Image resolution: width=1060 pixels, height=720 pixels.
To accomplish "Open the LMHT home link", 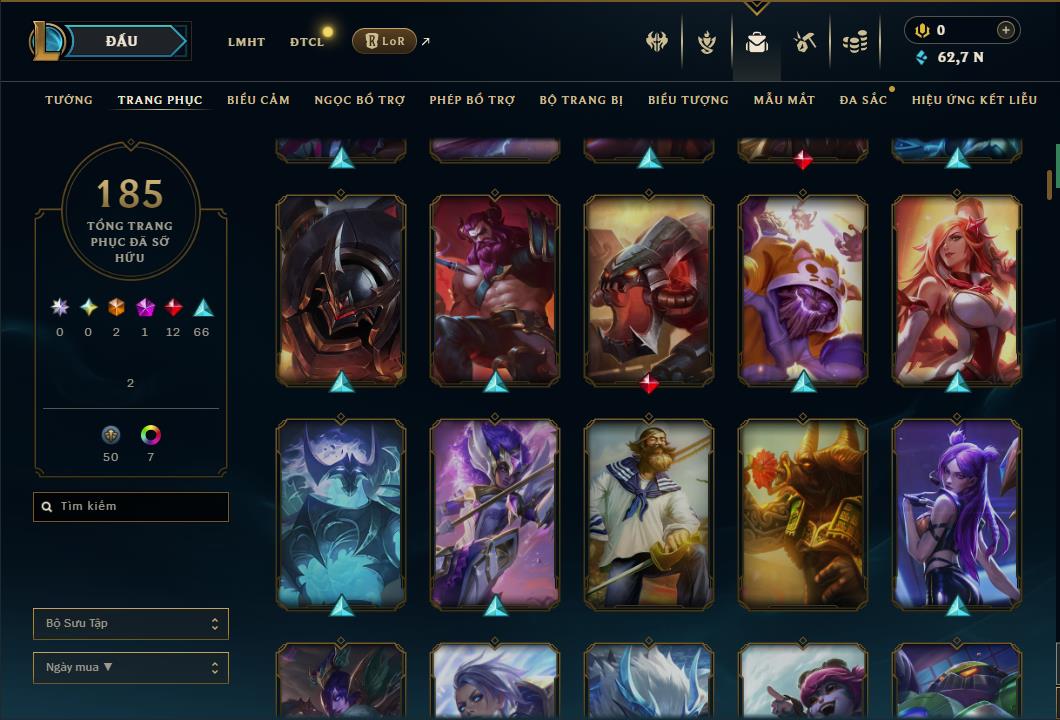I will 246,42.
